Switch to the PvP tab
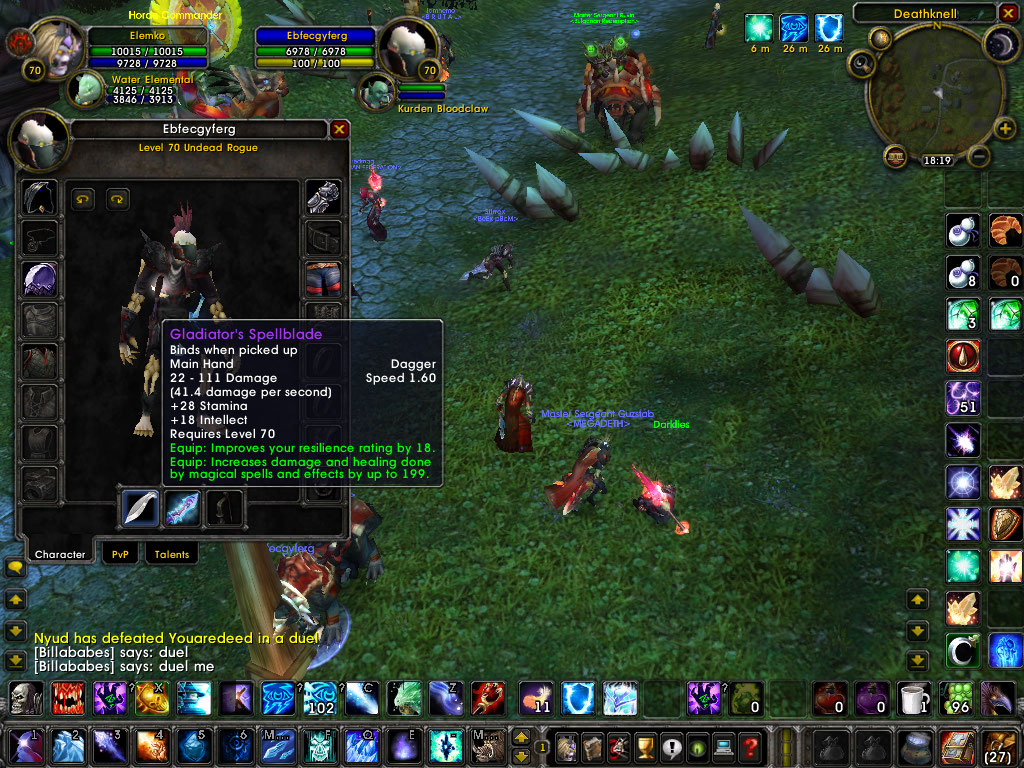This screenshot has width=1024, height=768. click(x=120, y=554)
